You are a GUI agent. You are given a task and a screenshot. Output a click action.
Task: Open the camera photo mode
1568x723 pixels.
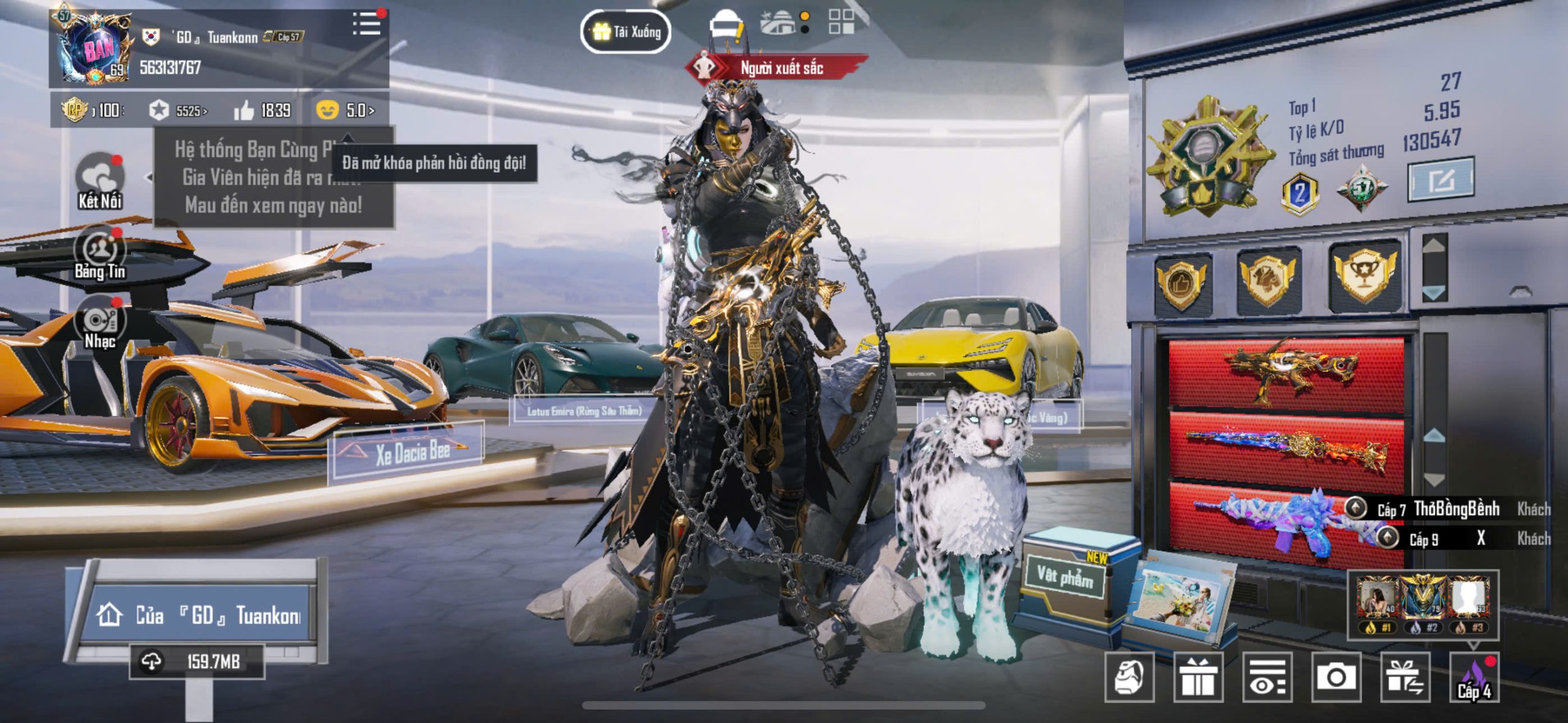(1336, 677)
